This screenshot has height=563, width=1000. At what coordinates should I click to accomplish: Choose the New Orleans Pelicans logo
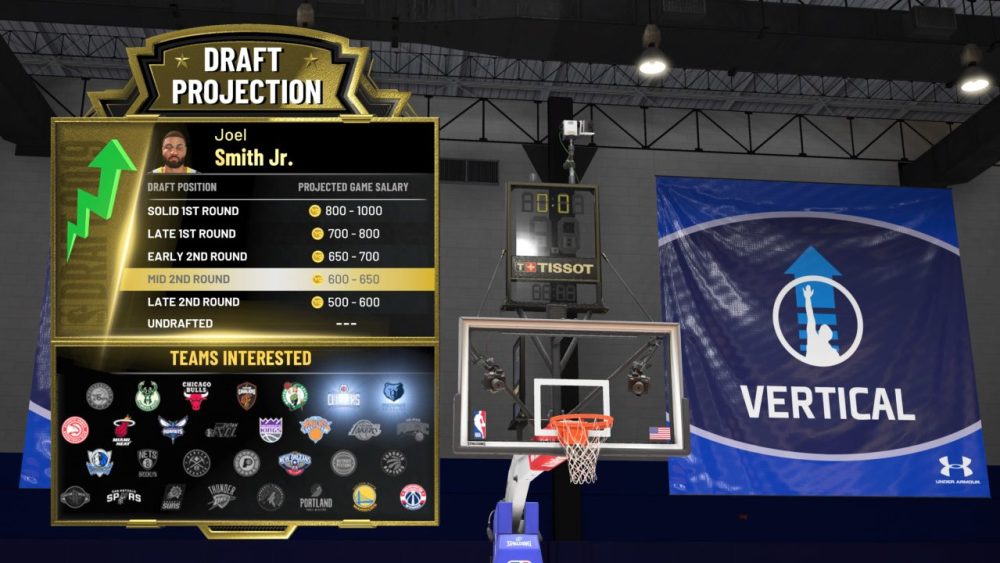pos(295,463)
